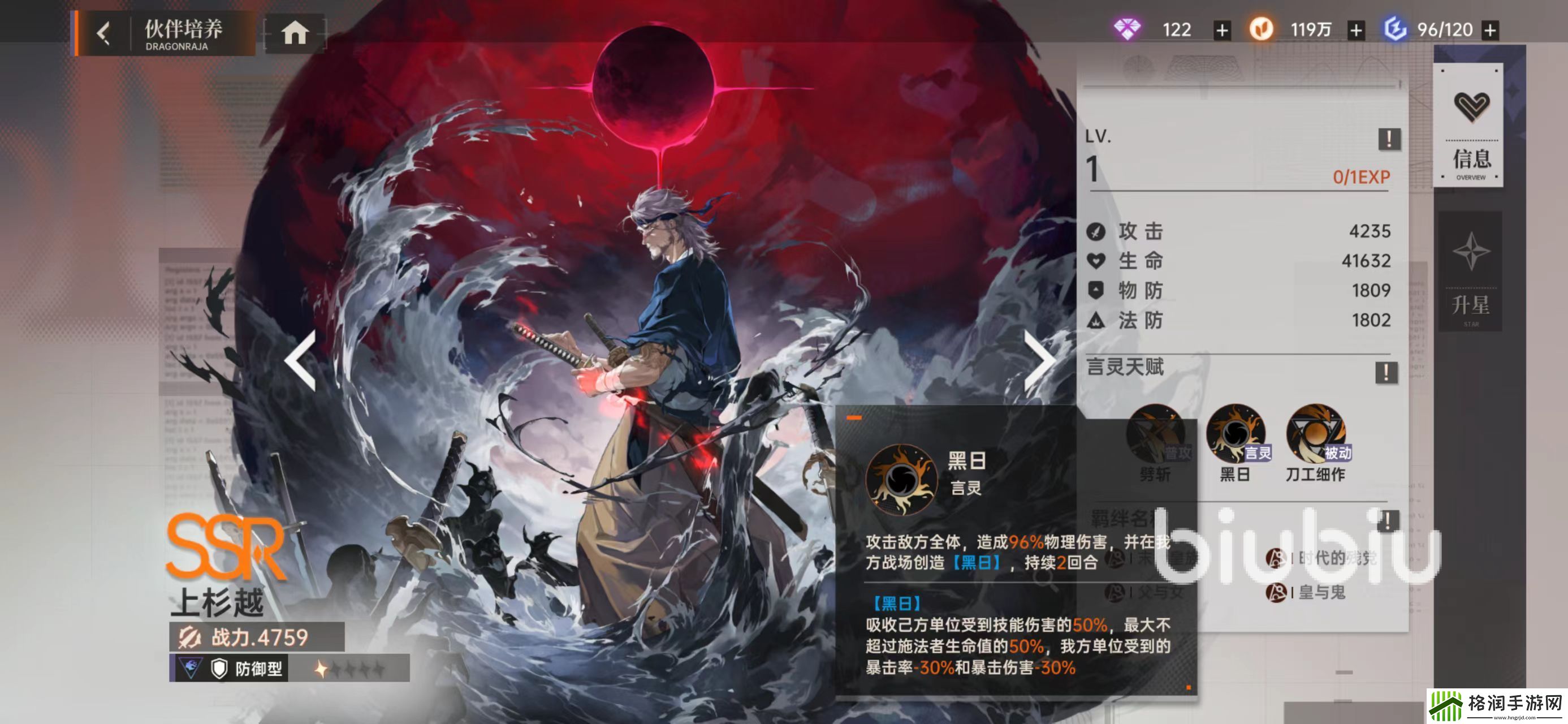
Task: Add more gold coins
Action: (1355, 30)
